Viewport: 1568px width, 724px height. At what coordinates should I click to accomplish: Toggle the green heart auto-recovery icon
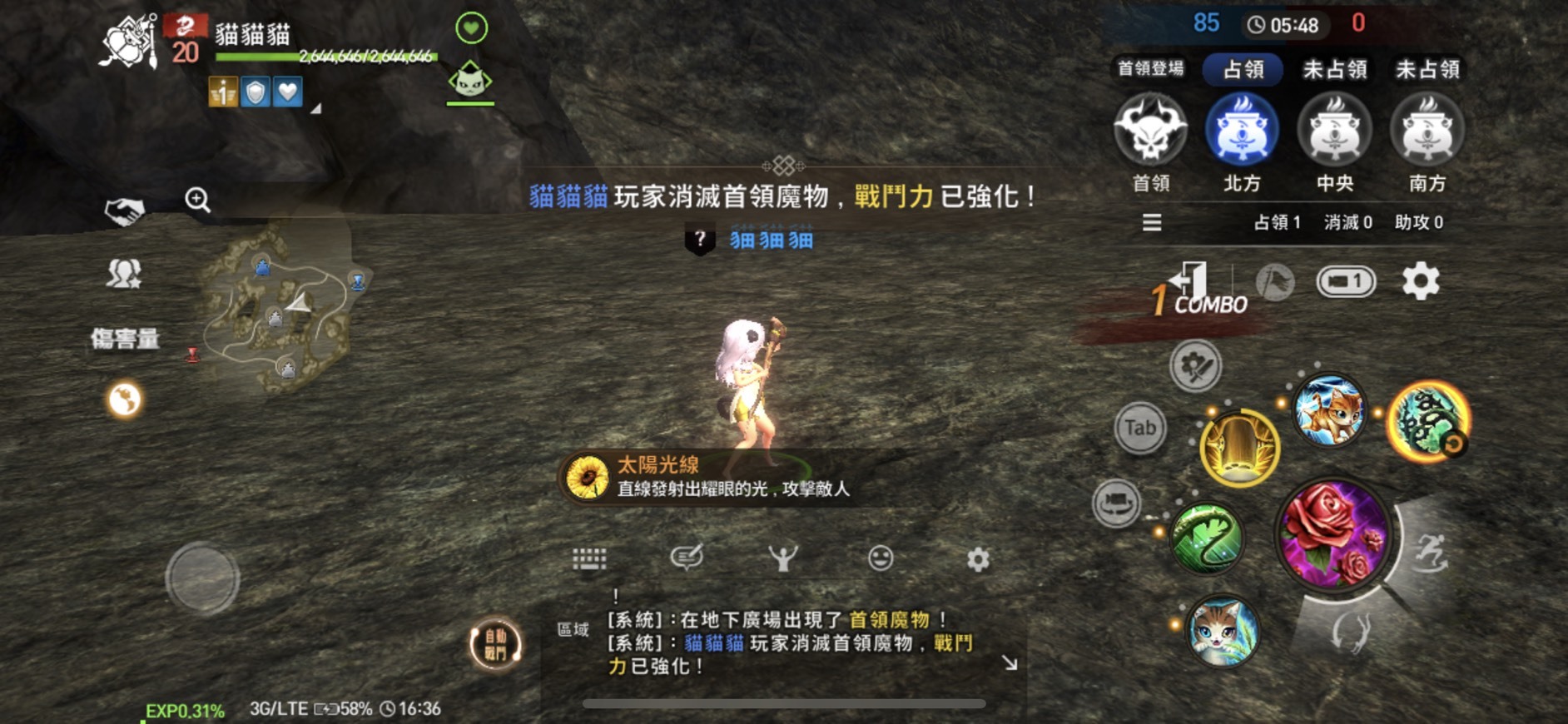[x=470, y=27]
